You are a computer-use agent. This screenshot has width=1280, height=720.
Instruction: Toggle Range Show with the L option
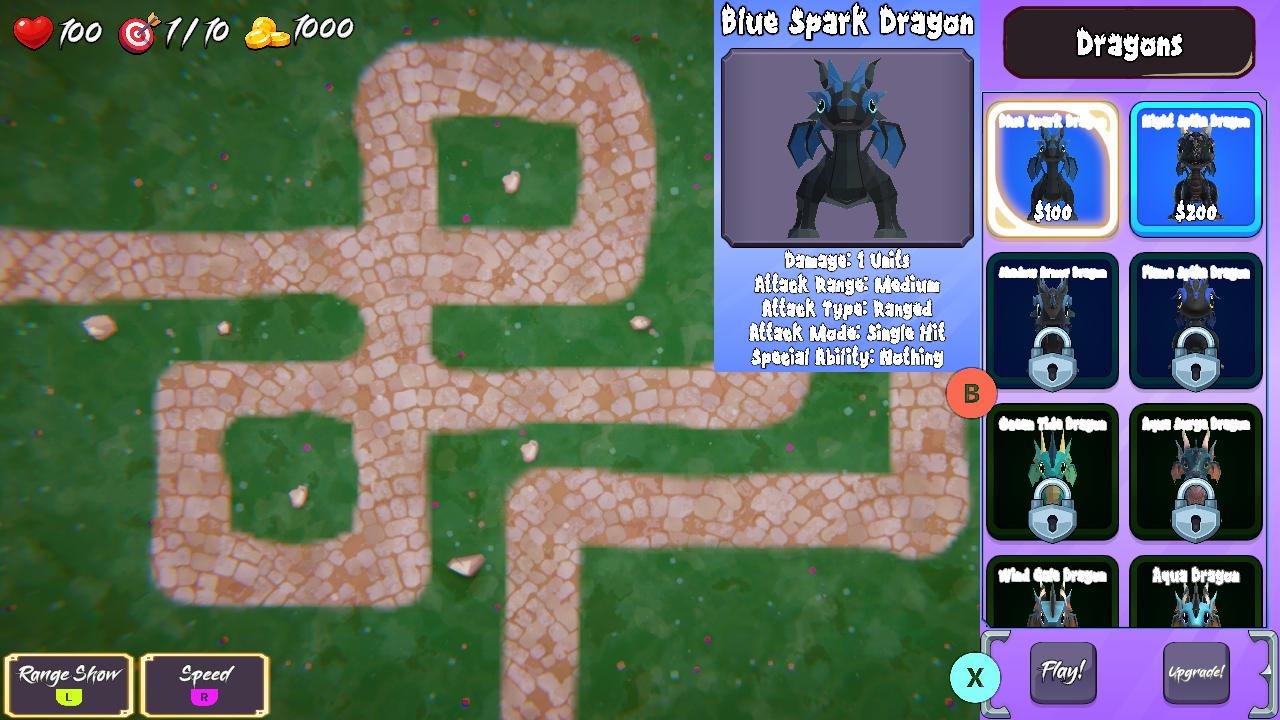pyautogui.click(x=68, y=685)
